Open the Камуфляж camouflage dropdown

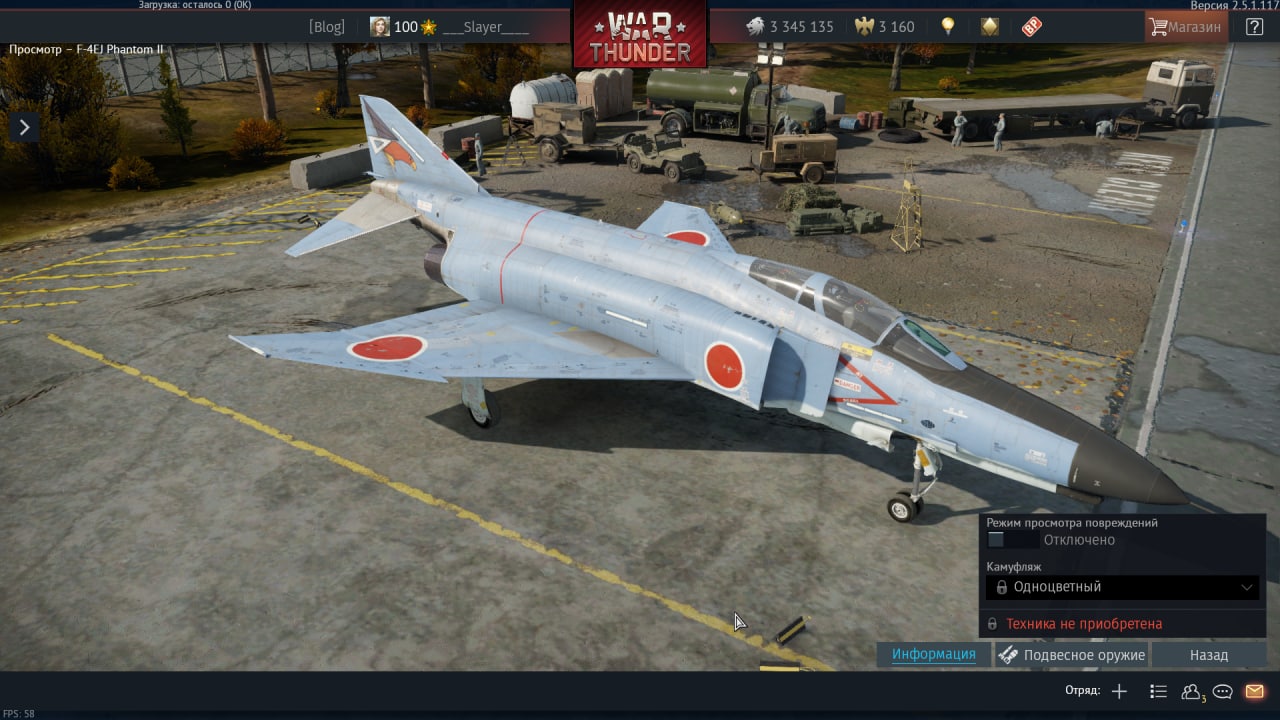point(1122,587)
